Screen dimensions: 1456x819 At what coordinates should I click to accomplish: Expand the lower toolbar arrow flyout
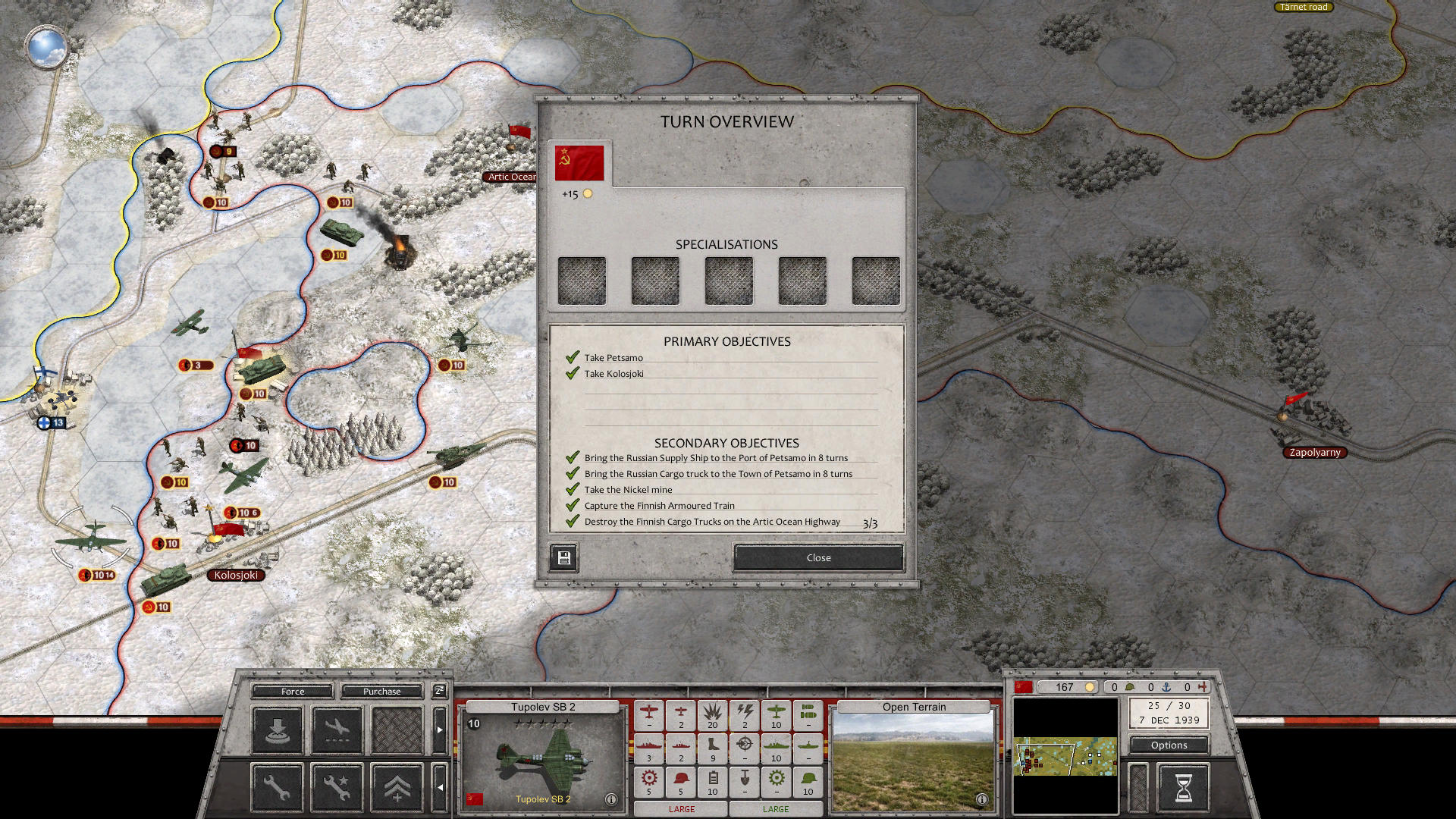tap(441, 787)
